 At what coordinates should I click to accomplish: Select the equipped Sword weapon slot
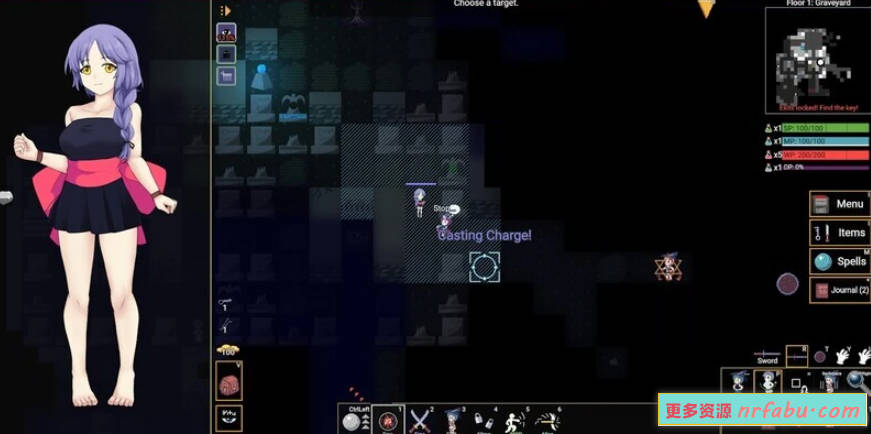pos(767,355)
